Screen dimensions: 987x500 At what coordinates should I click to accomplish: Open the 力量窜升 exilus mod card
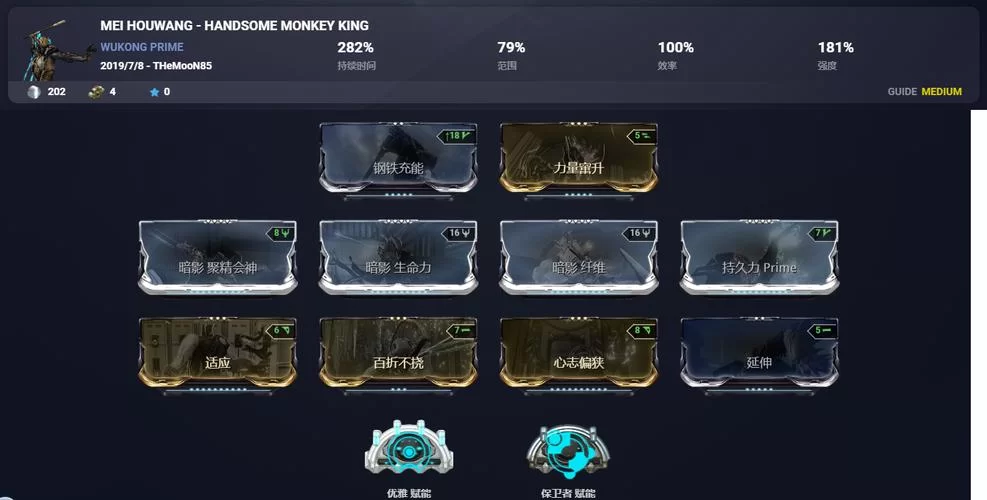coord(578,160)
